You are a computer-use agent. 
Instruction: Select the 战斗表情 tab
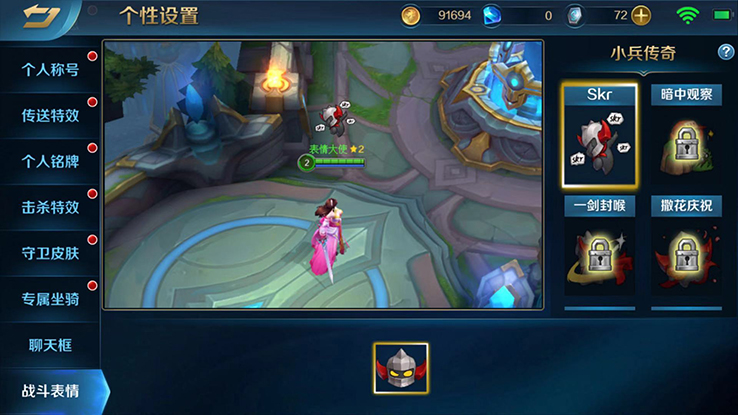click(x=50, y=391)
